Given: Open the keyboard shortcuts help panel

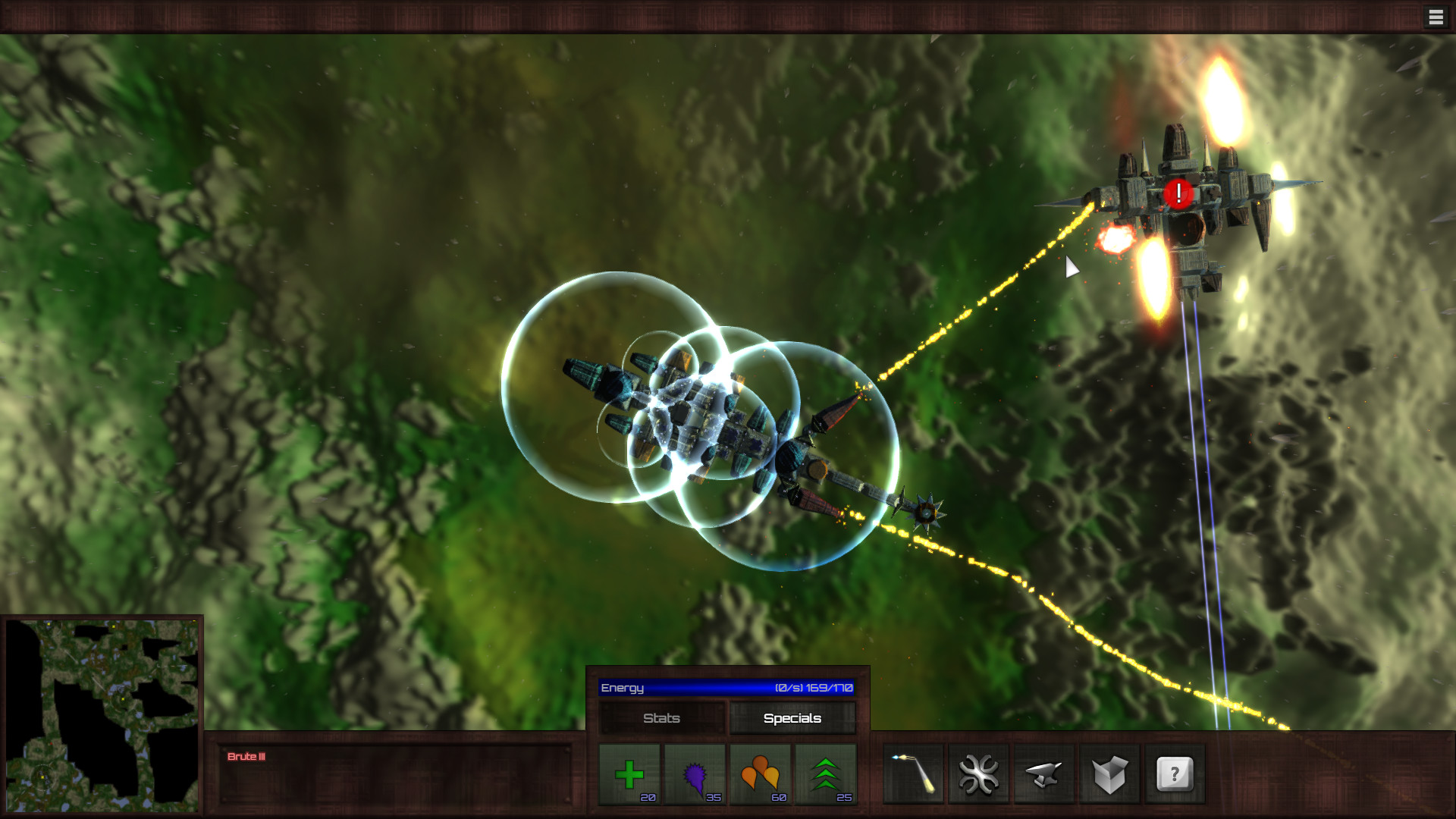Looking at the screenshot, I should (1174, 773).
